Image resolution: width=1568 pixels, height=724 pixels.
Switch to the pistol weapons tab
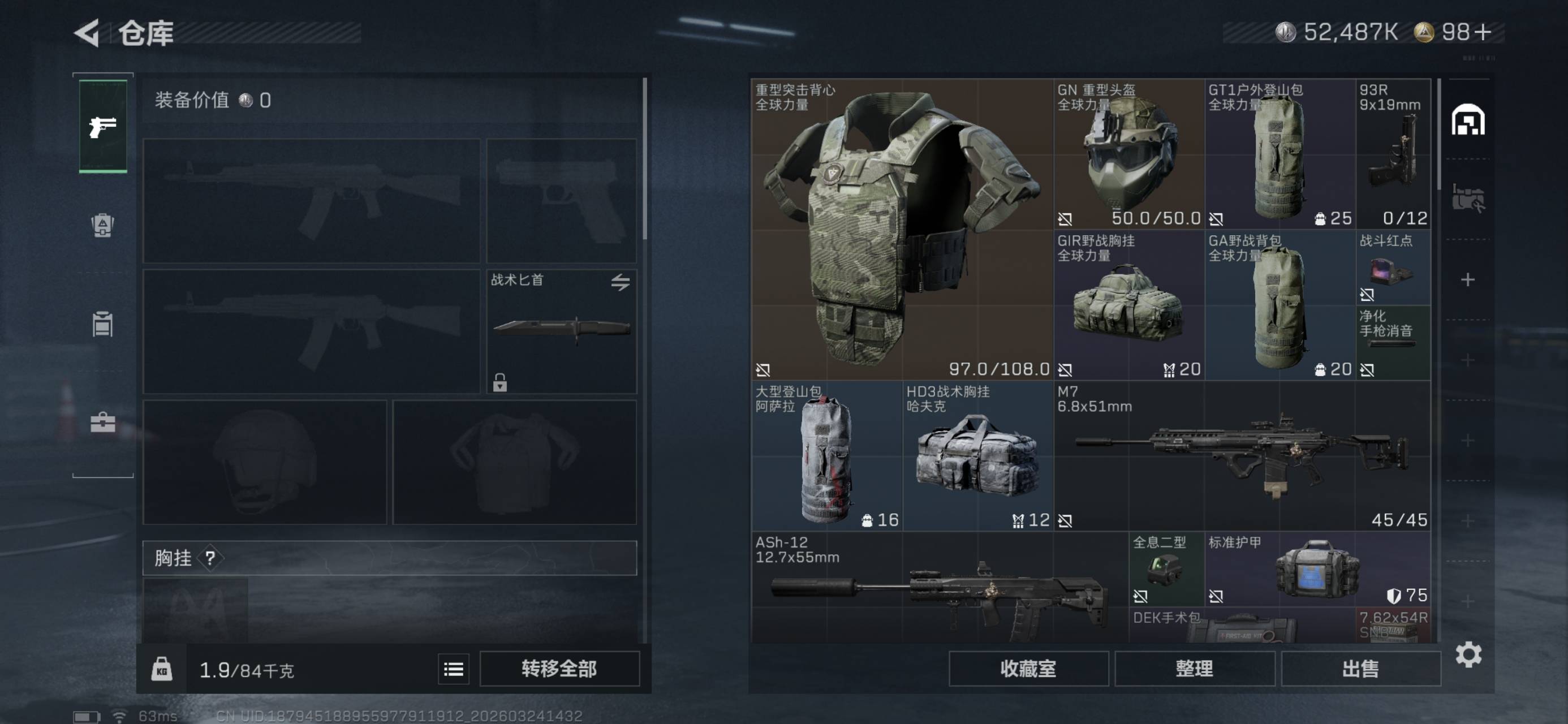point(103,127)
